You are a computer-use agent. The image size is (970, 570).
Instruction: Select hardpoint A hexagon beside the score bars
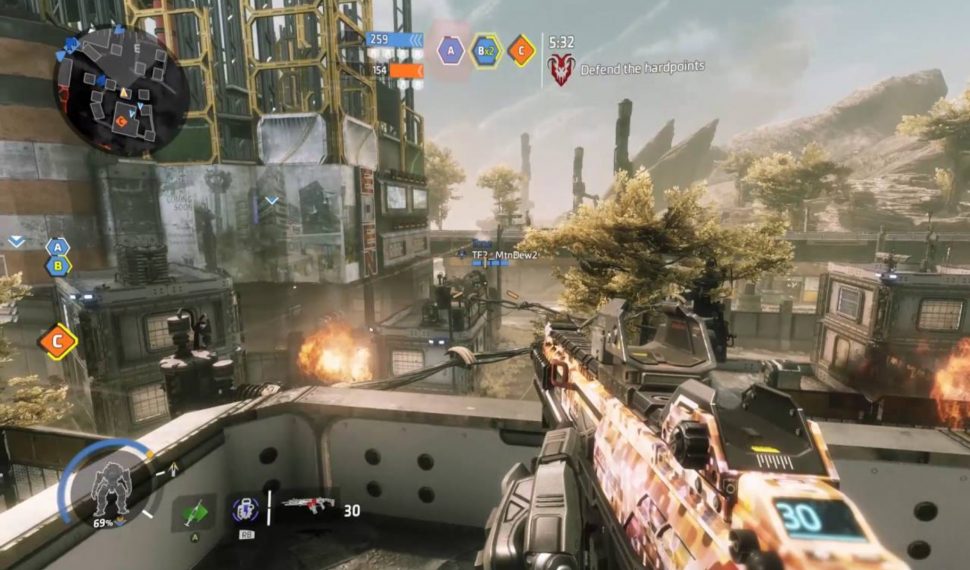click(450, 50)
